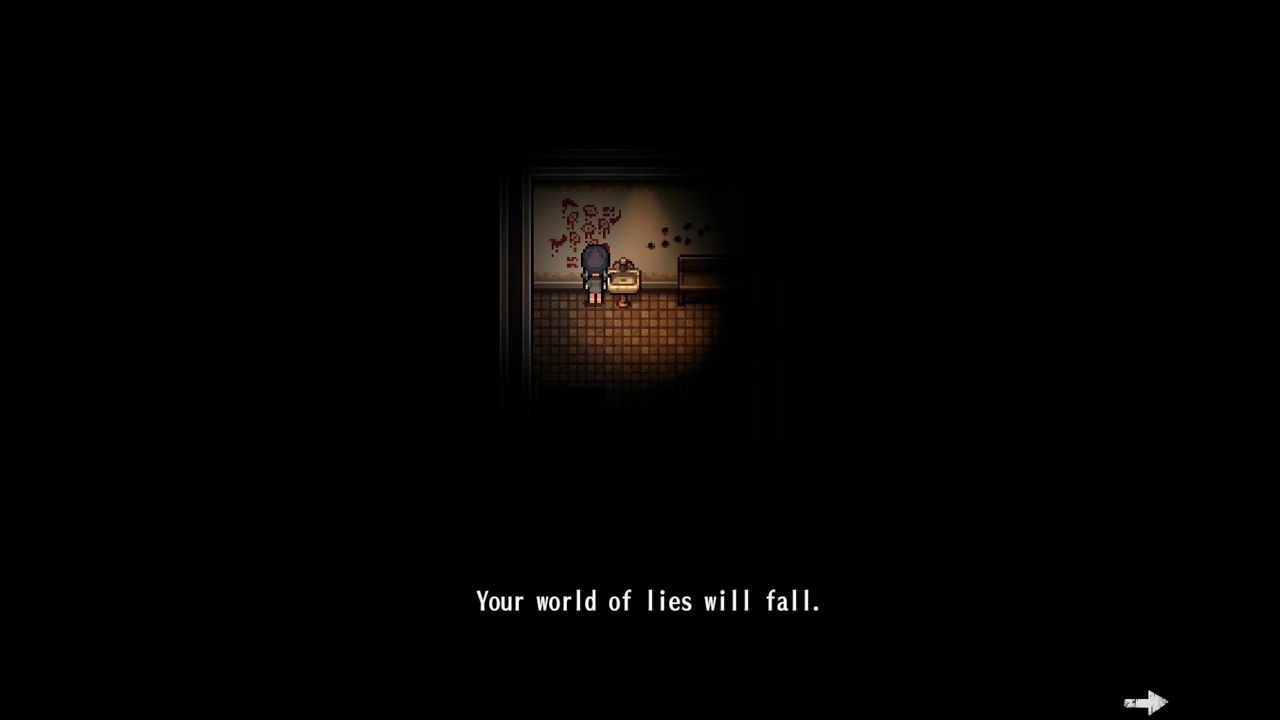This screenshot has height=720, width=1280.
Task: Click the dialogue advance arrow icon
Action: click(x=1146, y=702)
